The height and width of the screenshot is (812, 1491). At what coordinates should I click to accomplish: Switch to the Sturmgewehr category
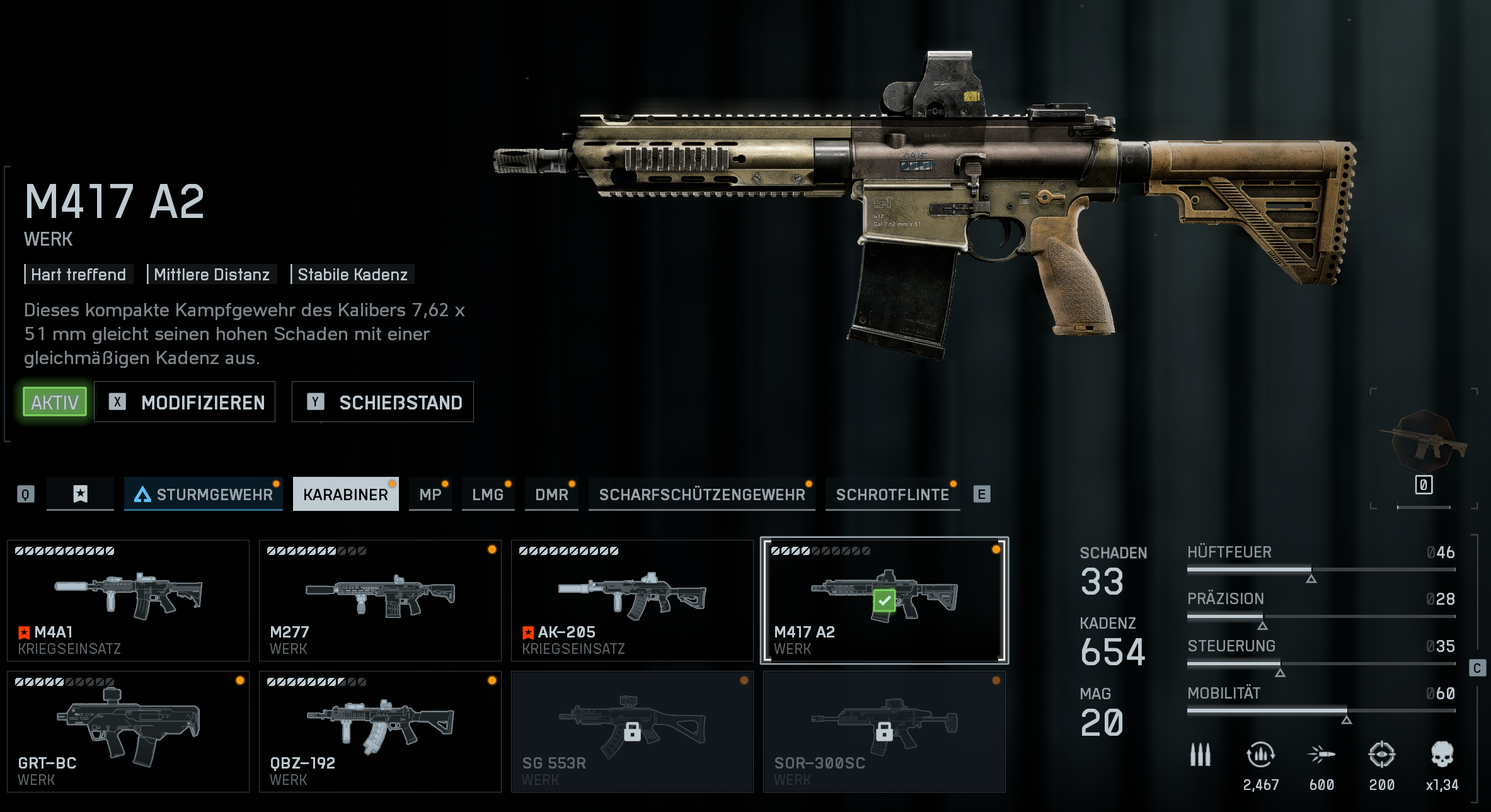point(204,495)
